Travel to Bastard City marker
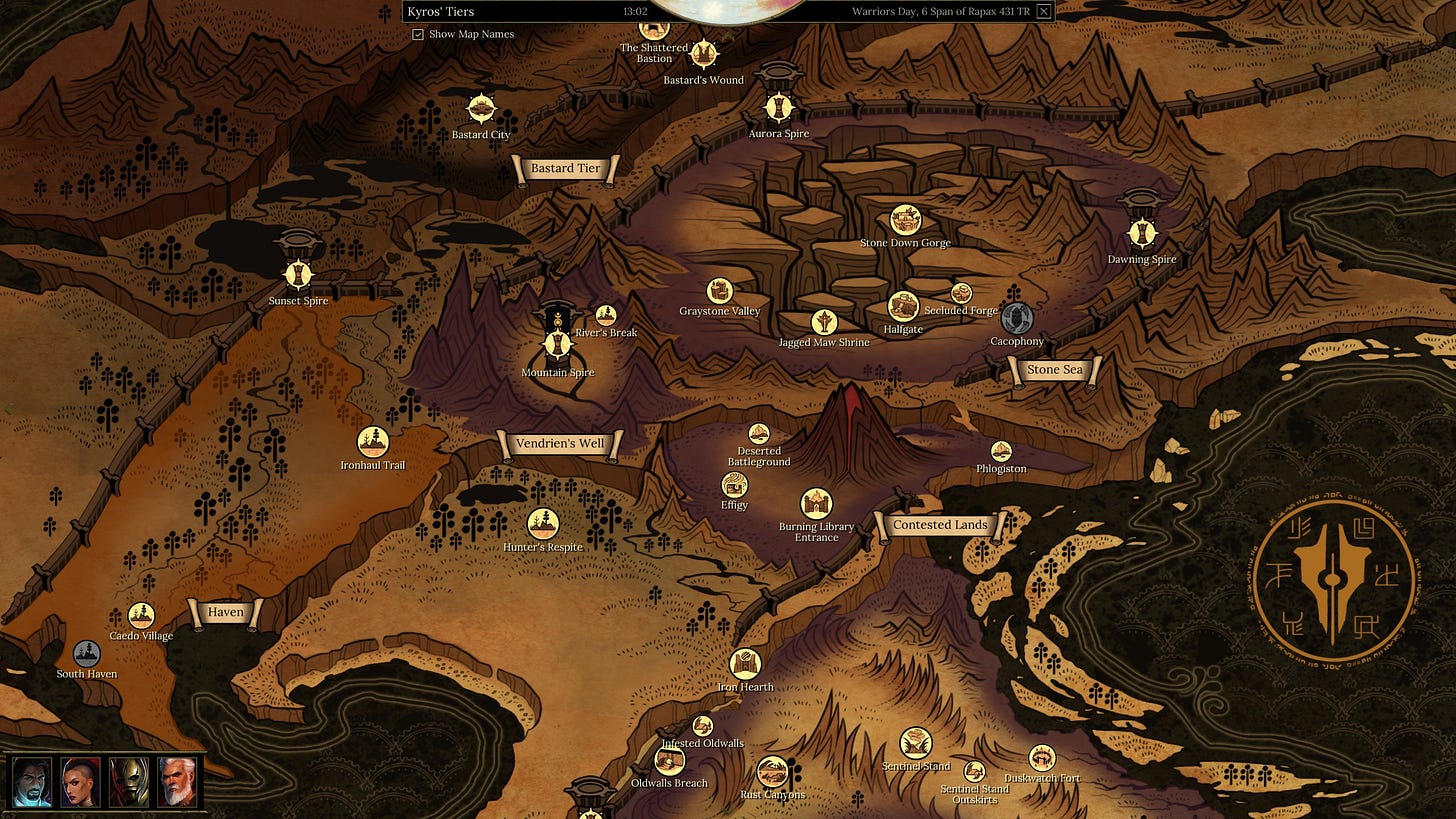 tap(481, 108)
